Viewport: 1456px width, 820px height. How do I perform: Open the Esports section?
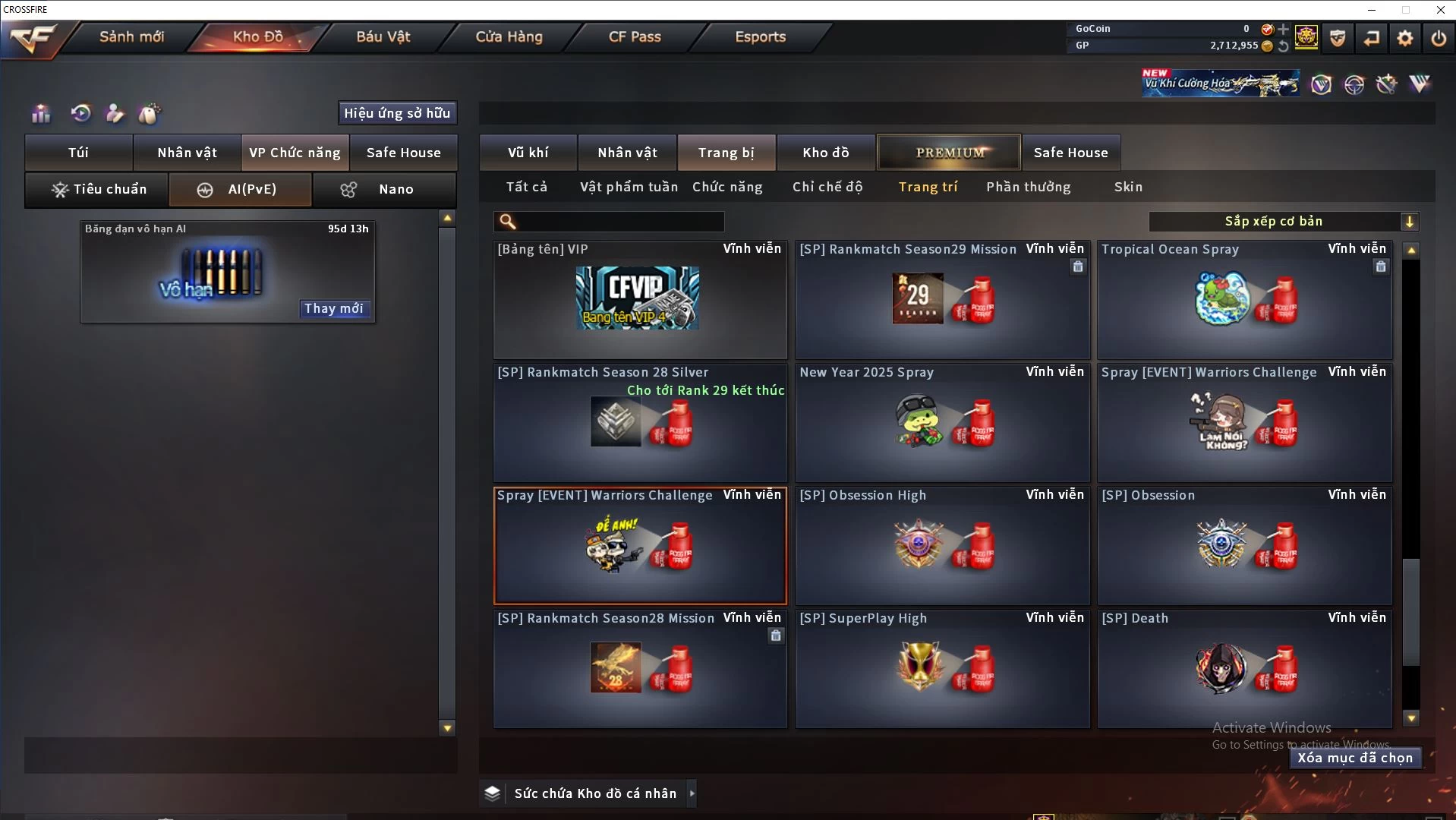pyautogui.click(x=760, y=36)
